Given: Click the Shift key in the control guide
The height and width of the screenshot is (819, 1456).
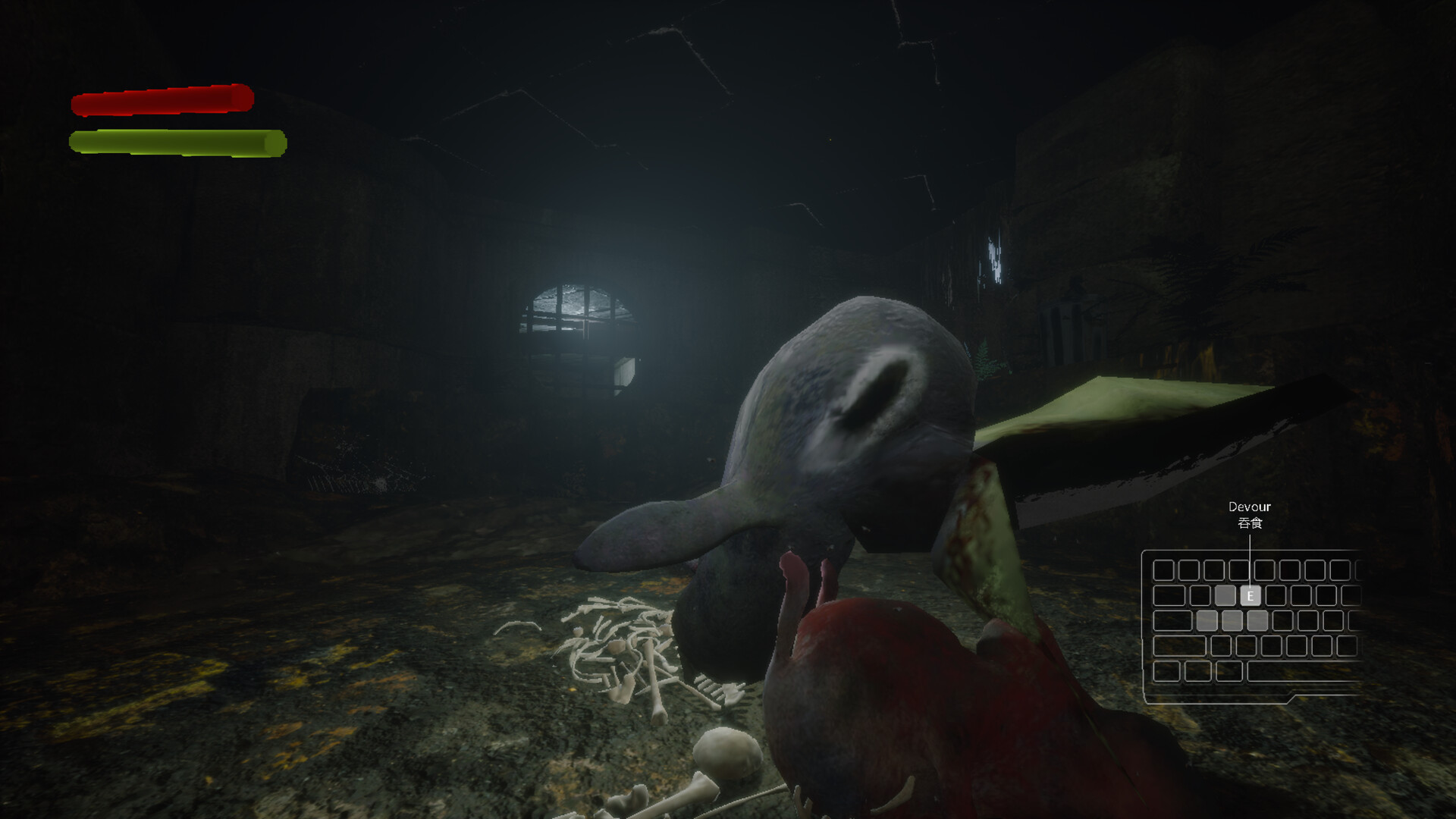Looking at the screenshot, I should [x=1178, y=647].
